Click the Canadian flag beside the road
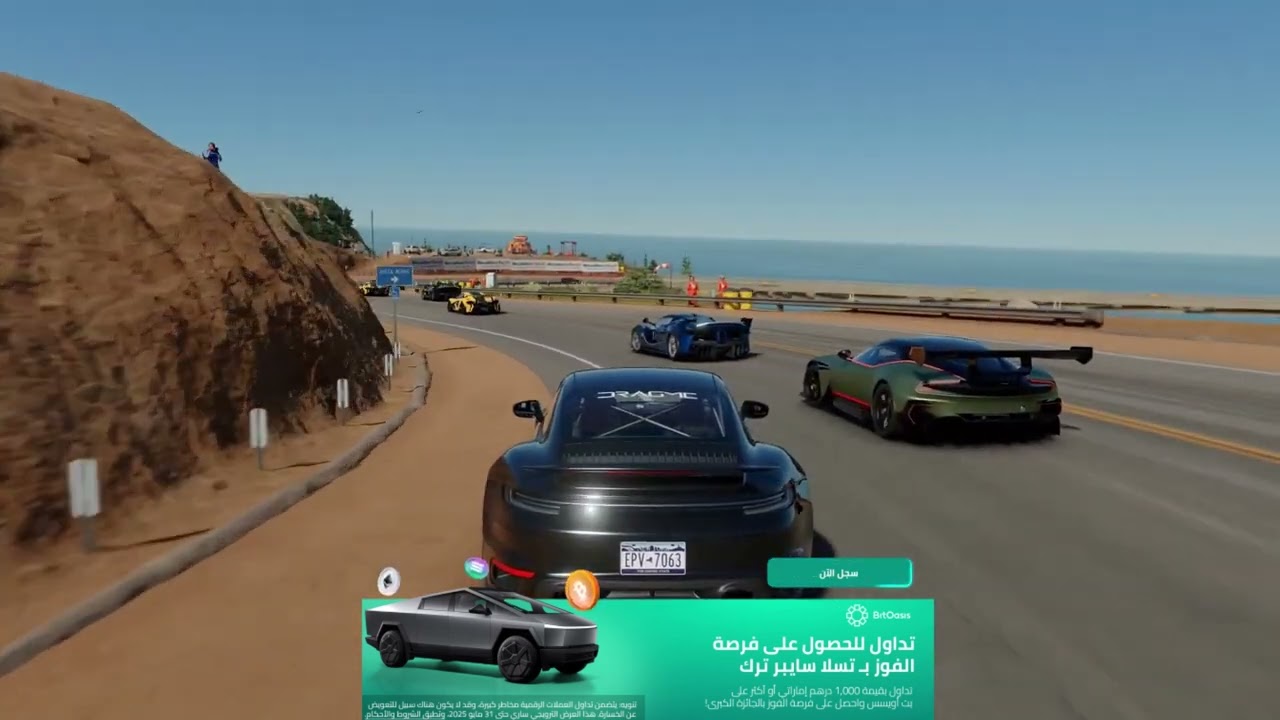 coord(663,263)
